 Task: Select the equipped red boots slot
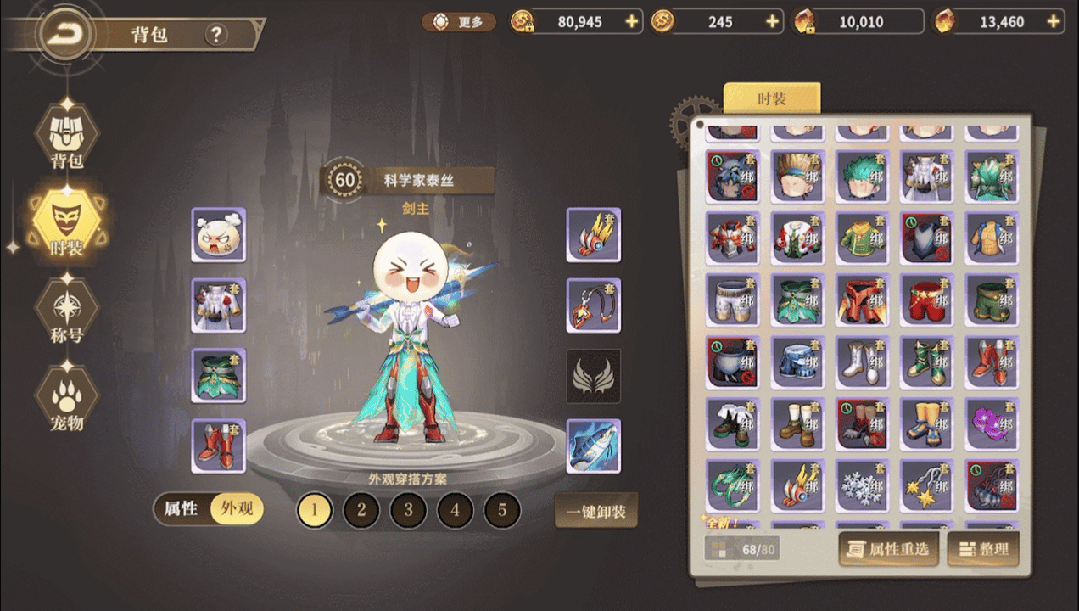click(x=219, y=446)
